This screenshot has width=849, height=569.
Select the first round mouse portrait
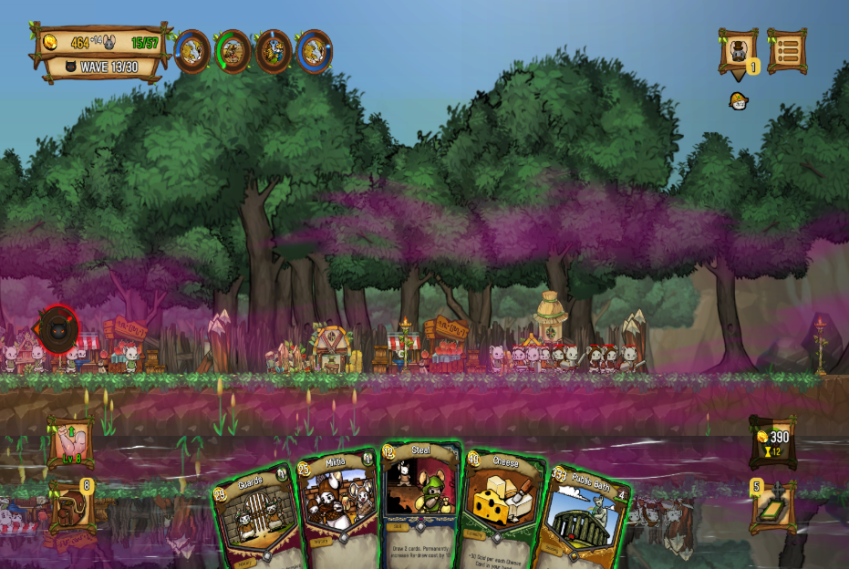coord(192,51)
